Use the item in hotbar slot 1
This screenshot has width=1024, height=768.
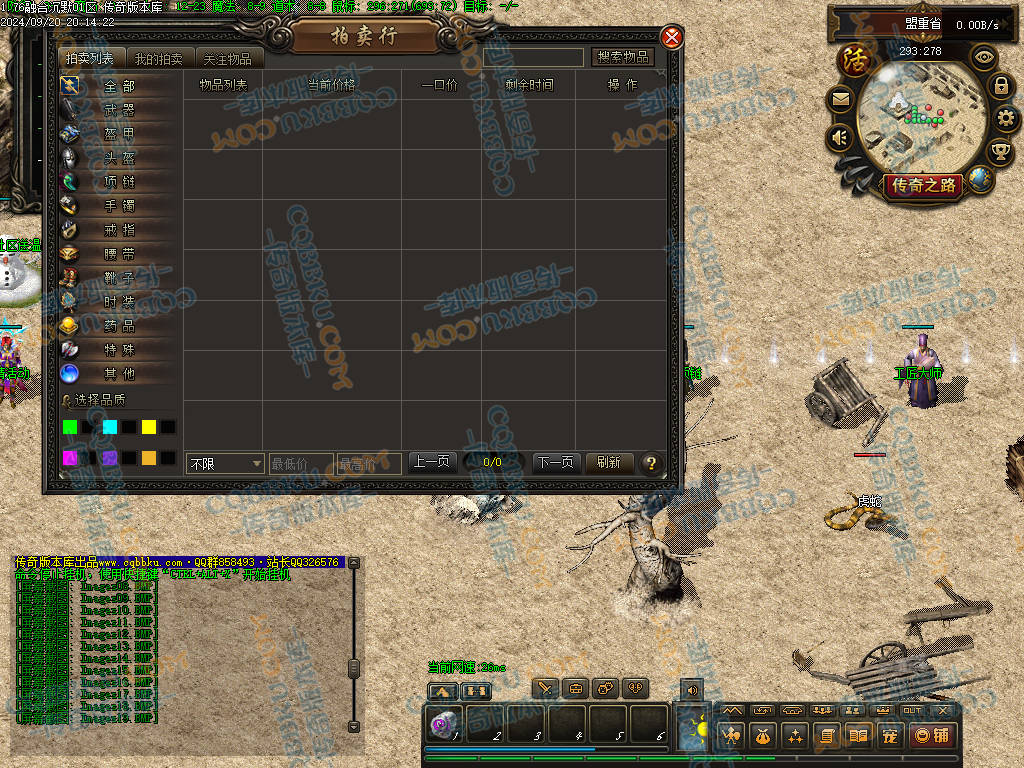pyautogui.click(x=444, y=723)
